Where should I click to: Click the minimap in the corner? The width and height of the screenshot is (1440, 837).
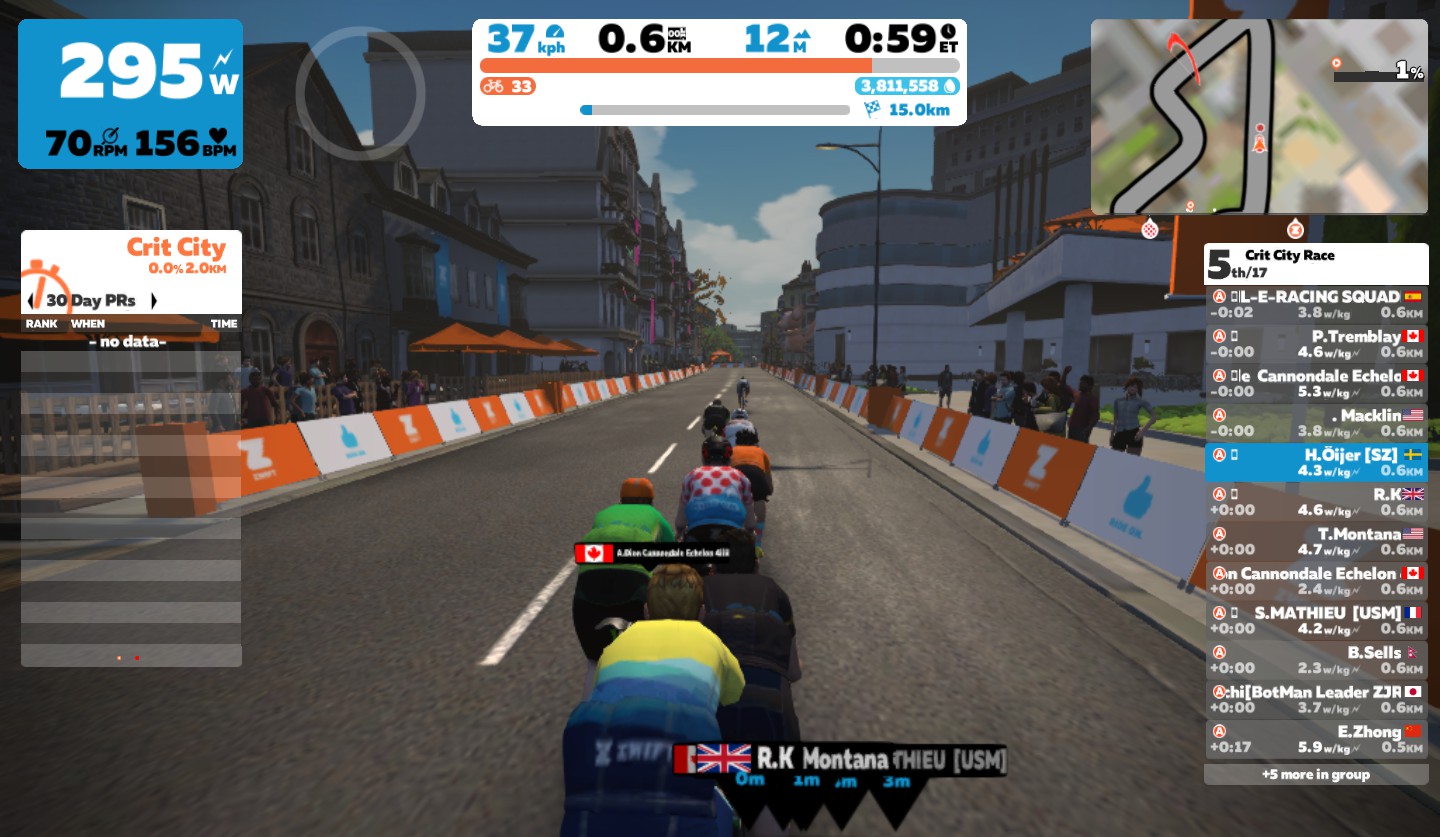[x=1258, y=116]
